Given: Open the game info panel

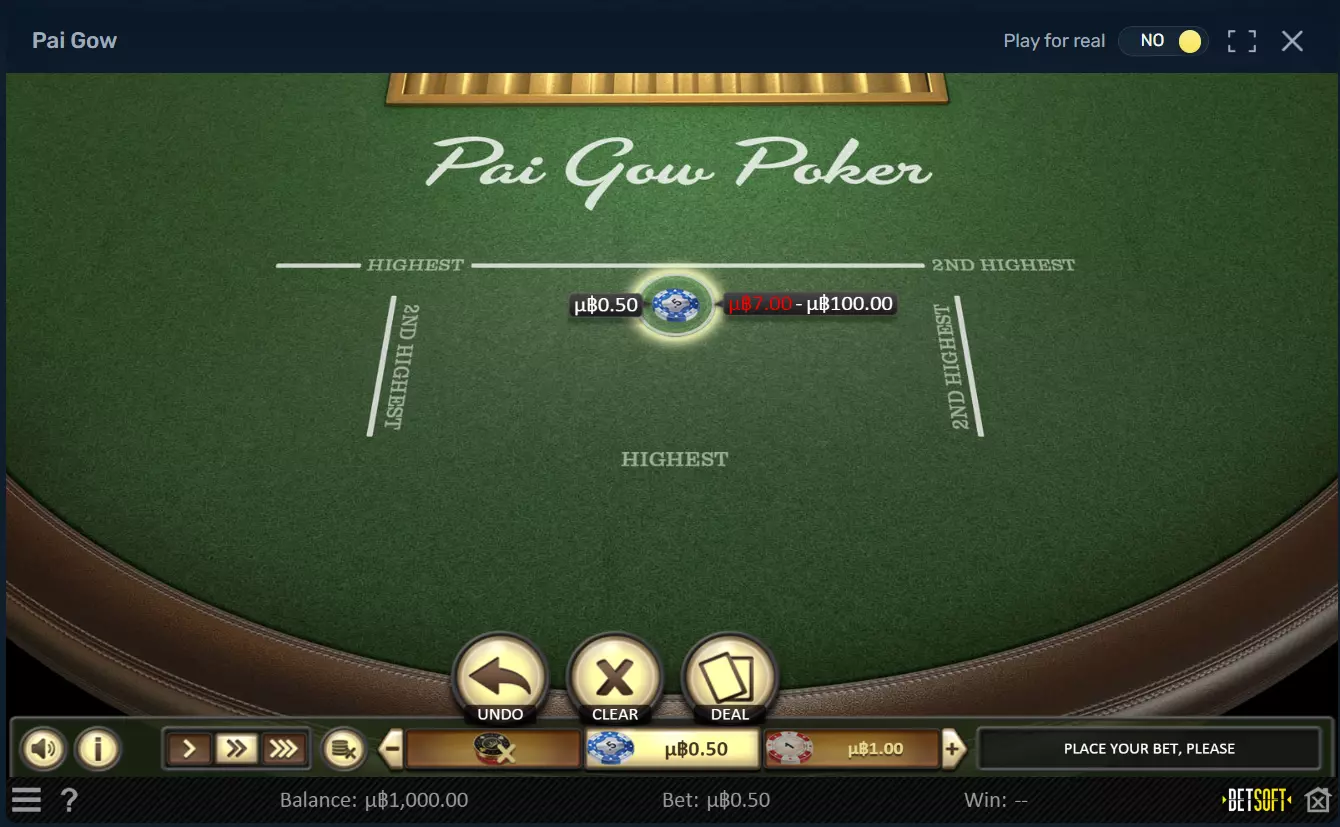Looking at the screenshot, I should [x=98, y=748].
